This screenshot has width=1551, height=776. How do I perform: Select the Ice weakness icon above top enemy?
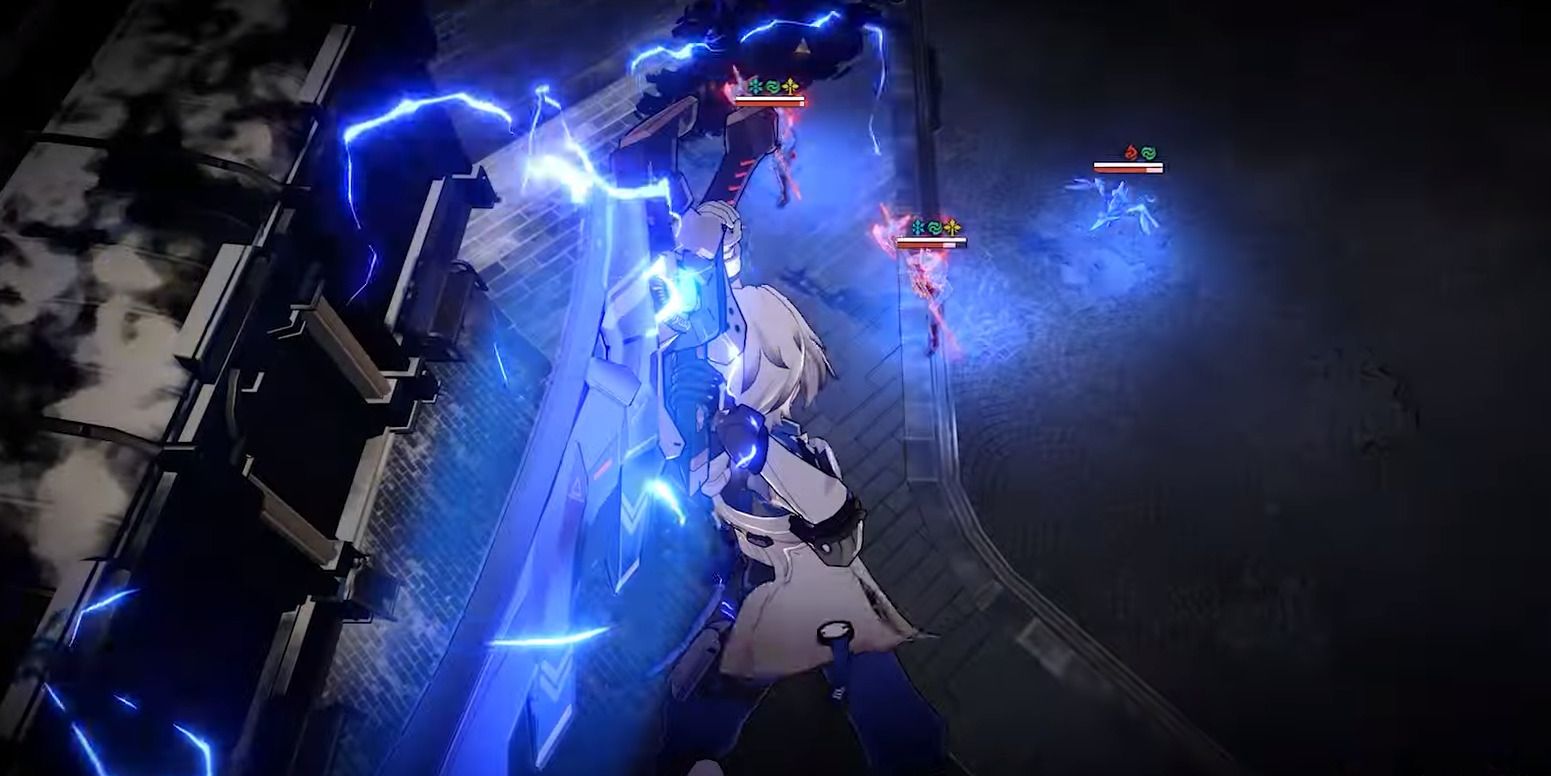(756, 84)
